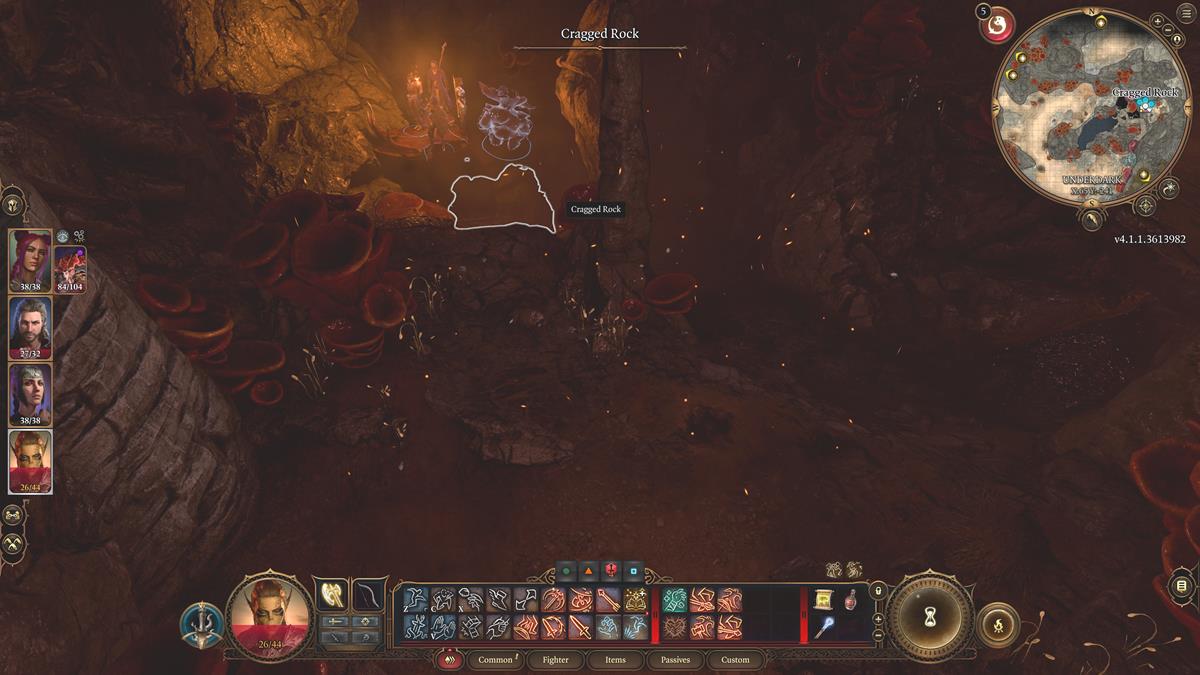Select the grey-bearded companion portrait
This screenshot has width=1200, height=675.
(x=30, y=326)
